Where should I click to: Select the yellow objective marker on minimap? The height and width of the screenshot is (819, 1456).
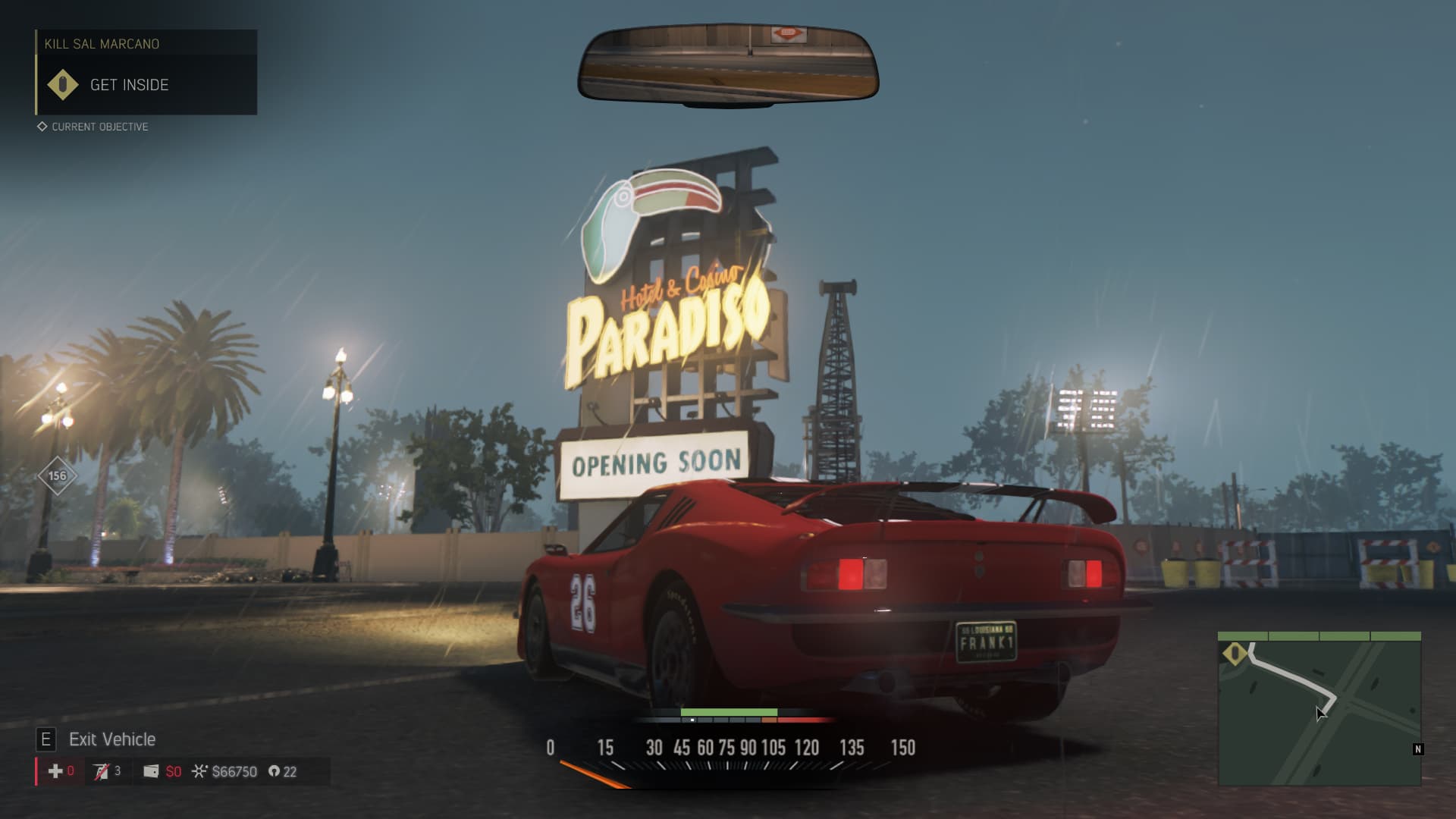[x=1235, y=653]
